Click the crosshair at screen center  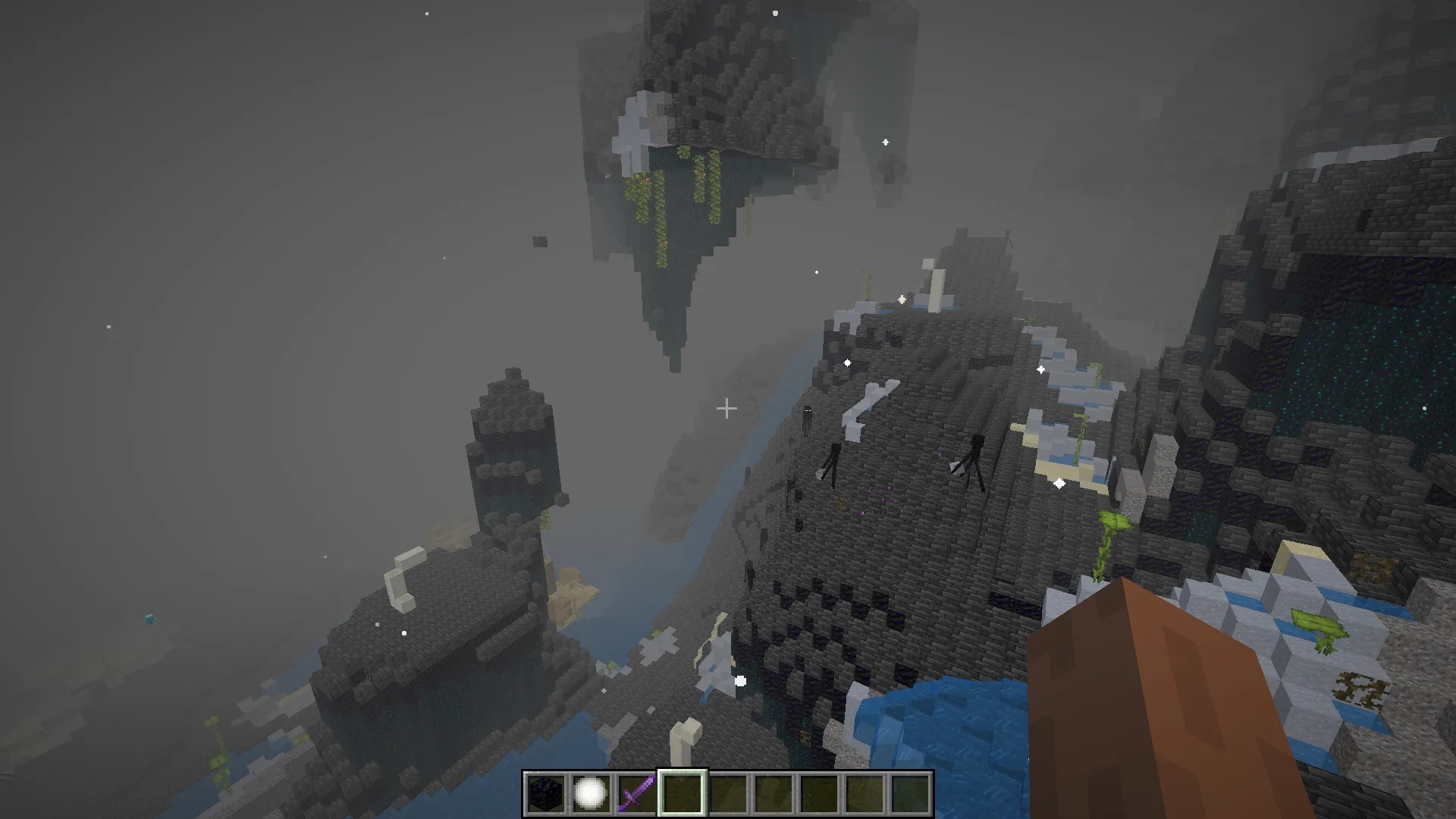726,409
